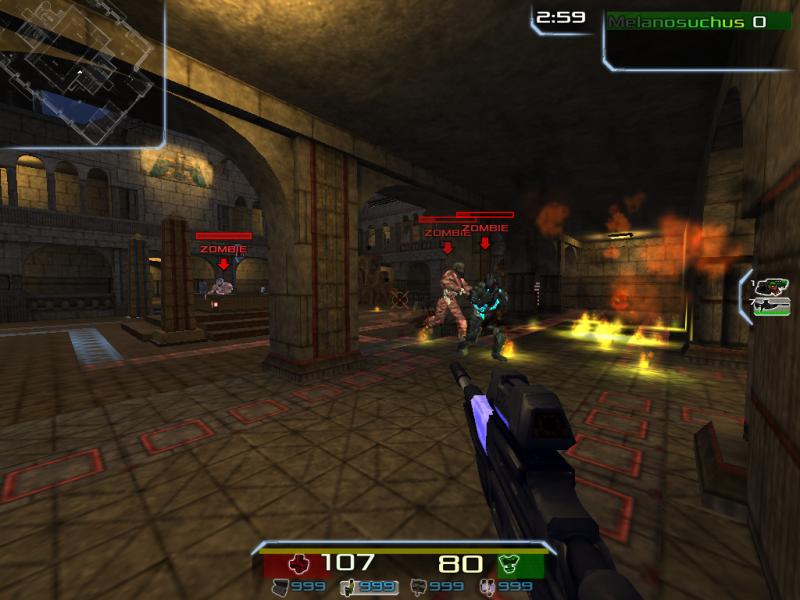The image size is (800, 600).
Task: Click the radar minimap
Action: 80,72
